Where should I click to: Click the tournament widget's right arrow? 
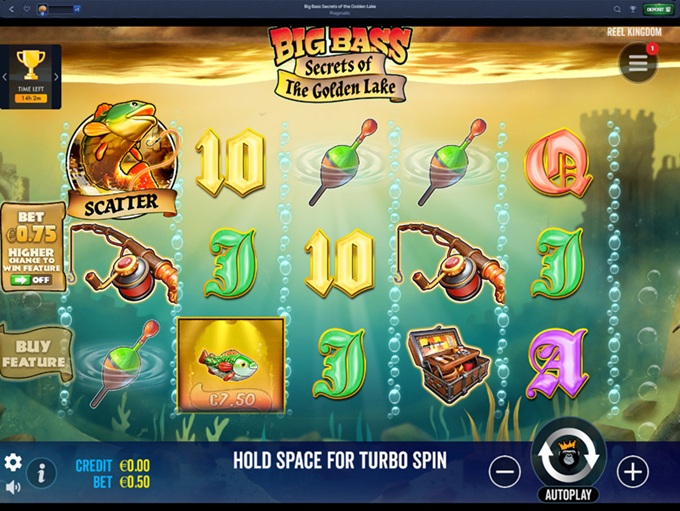coord(56,77)
